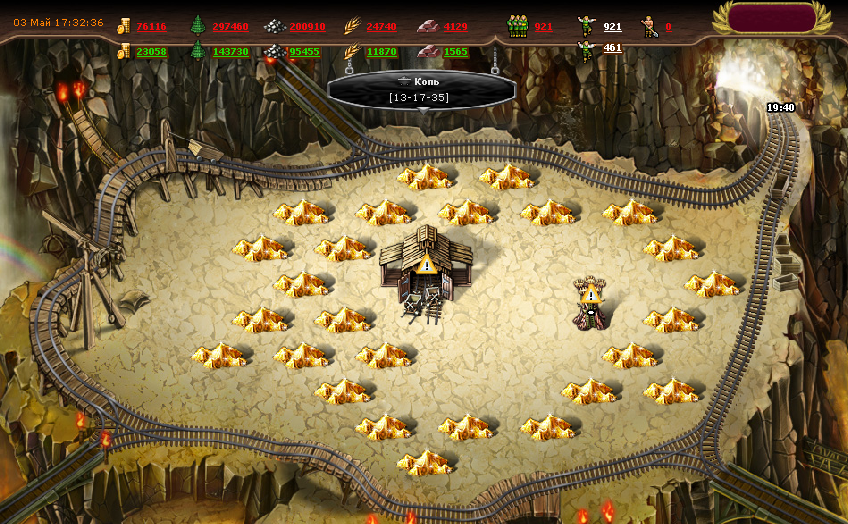848x524 pixels.
Task: Select the green wood amount 143730
Action: (230, 51)
